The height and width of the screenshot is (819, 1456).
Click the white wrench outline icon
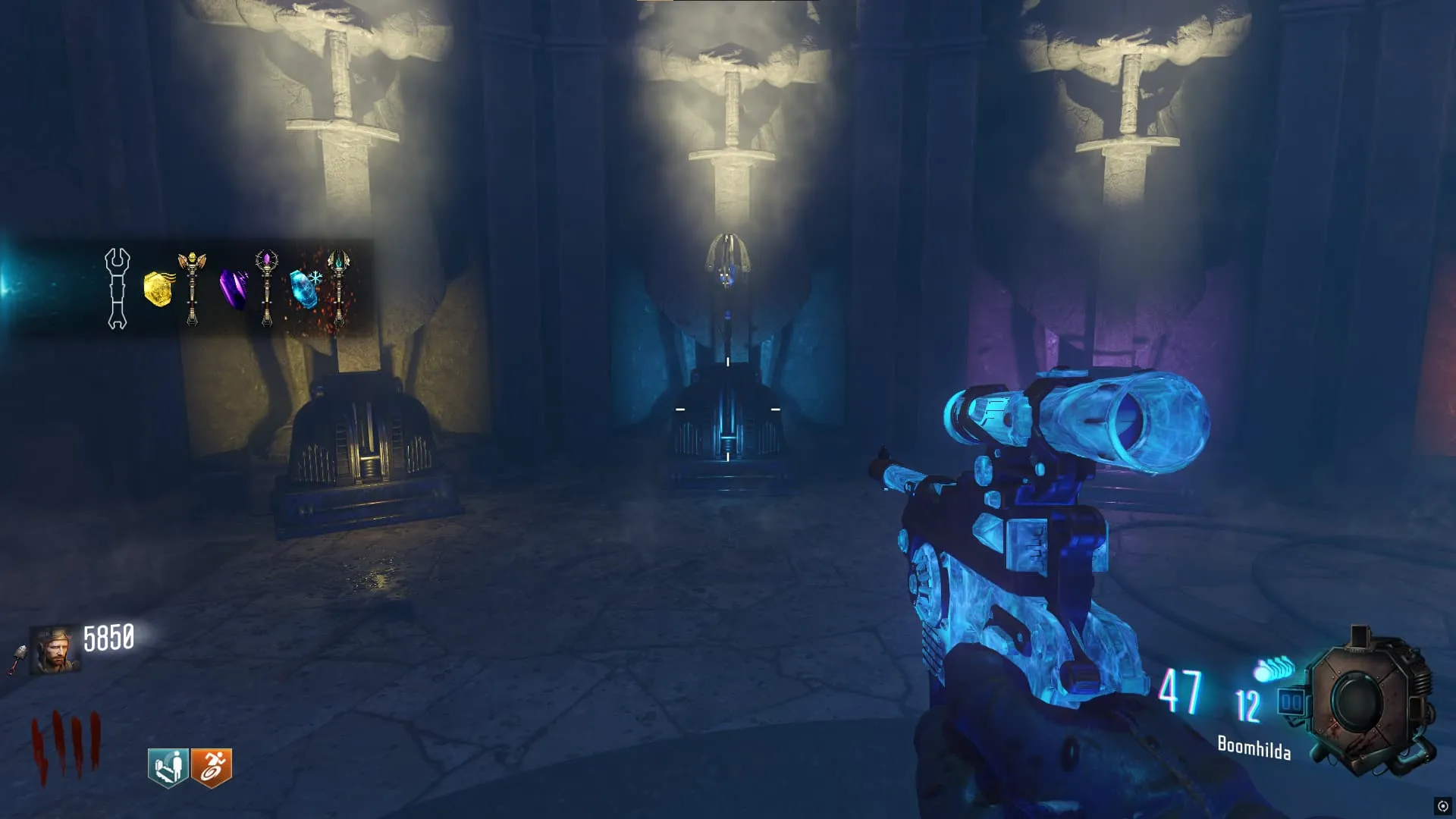point(117,288)
